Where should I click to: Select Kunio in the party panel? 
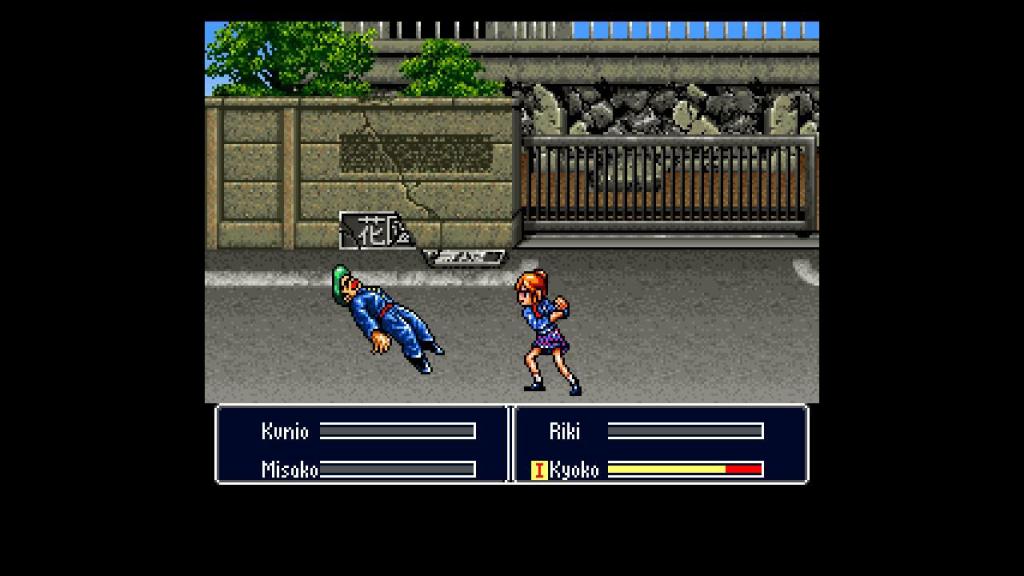click(x=285, y=431)
